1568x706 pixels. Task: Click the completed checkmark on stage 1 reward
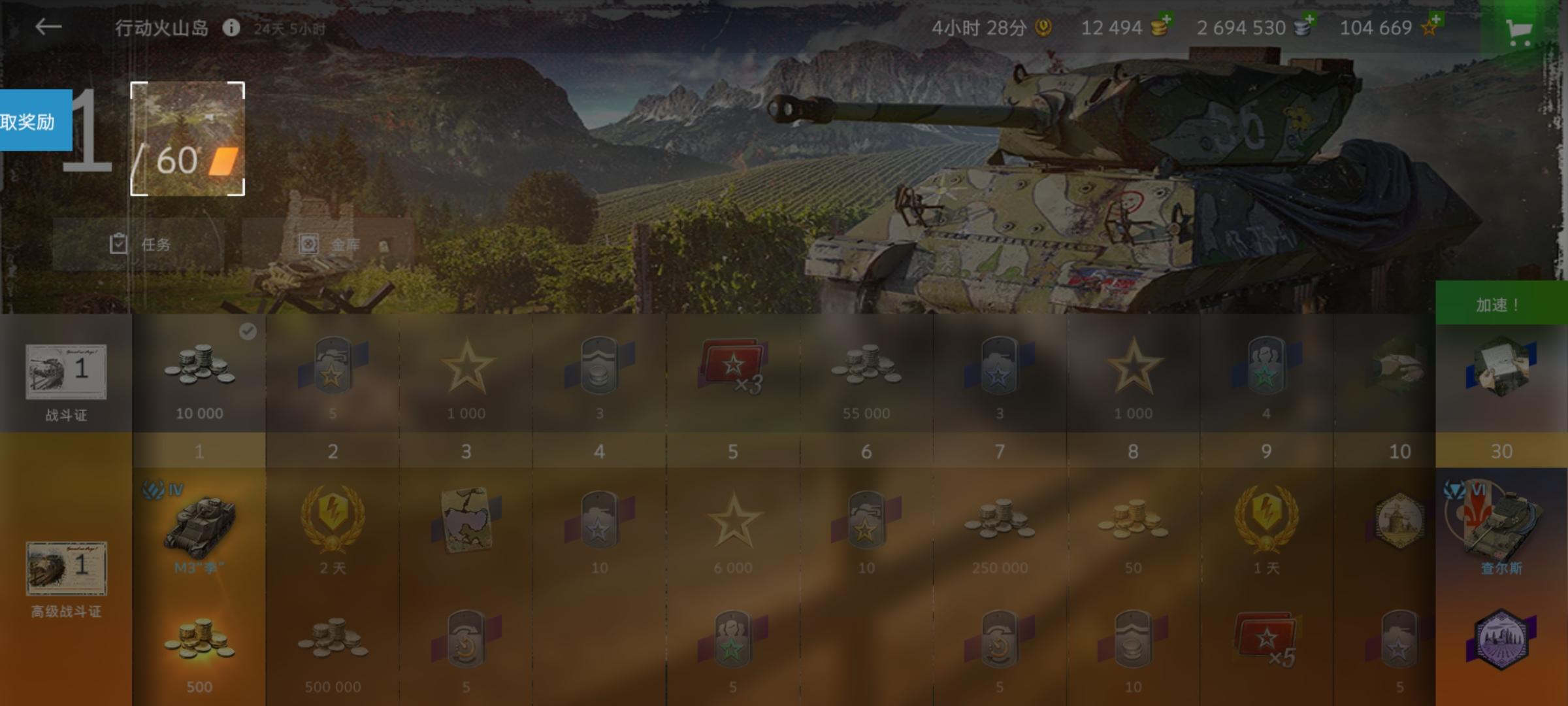pyautogui.click(x=247, y=331)
